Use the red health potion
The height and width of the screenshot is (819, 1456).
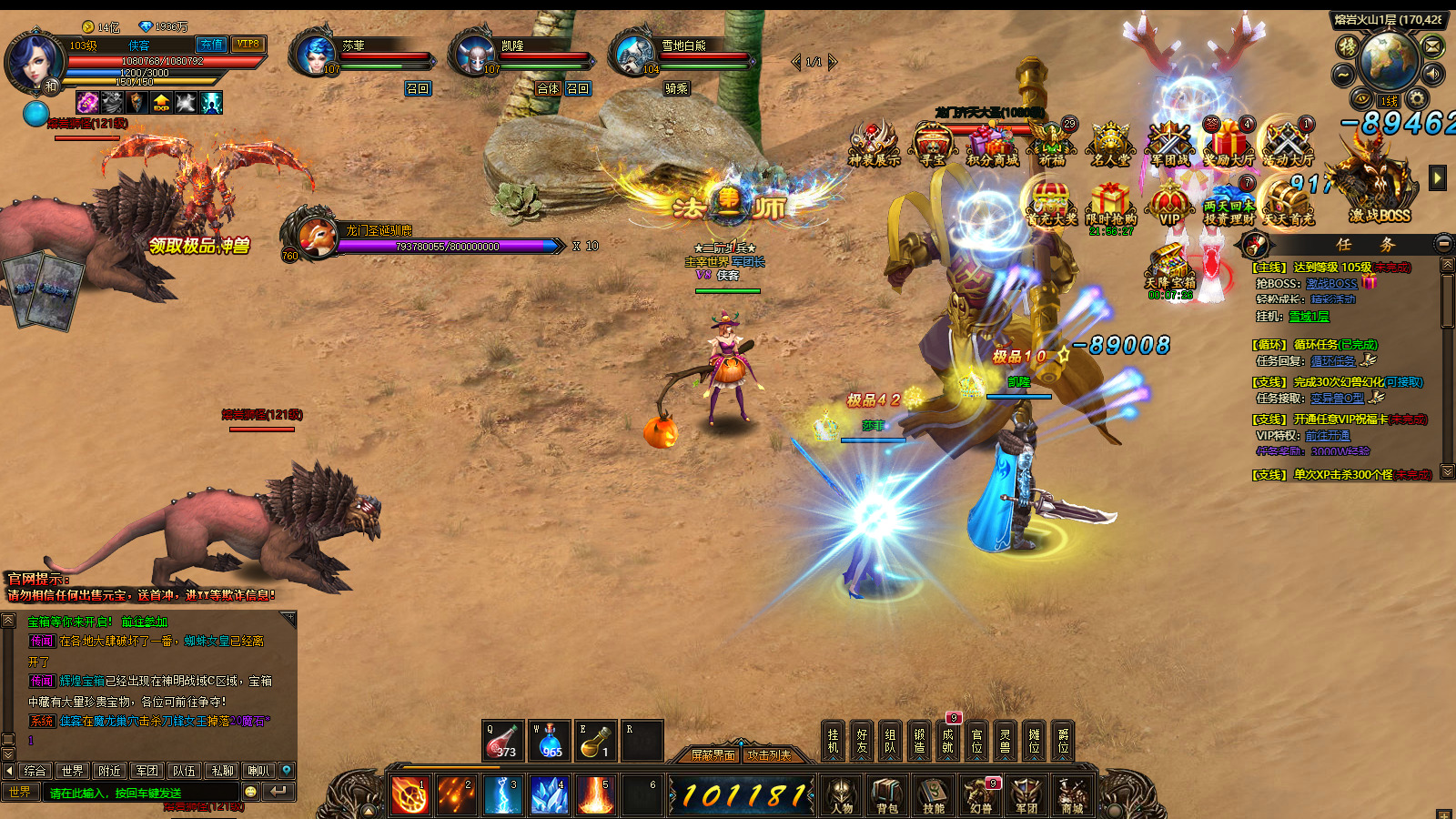point(502,741)
